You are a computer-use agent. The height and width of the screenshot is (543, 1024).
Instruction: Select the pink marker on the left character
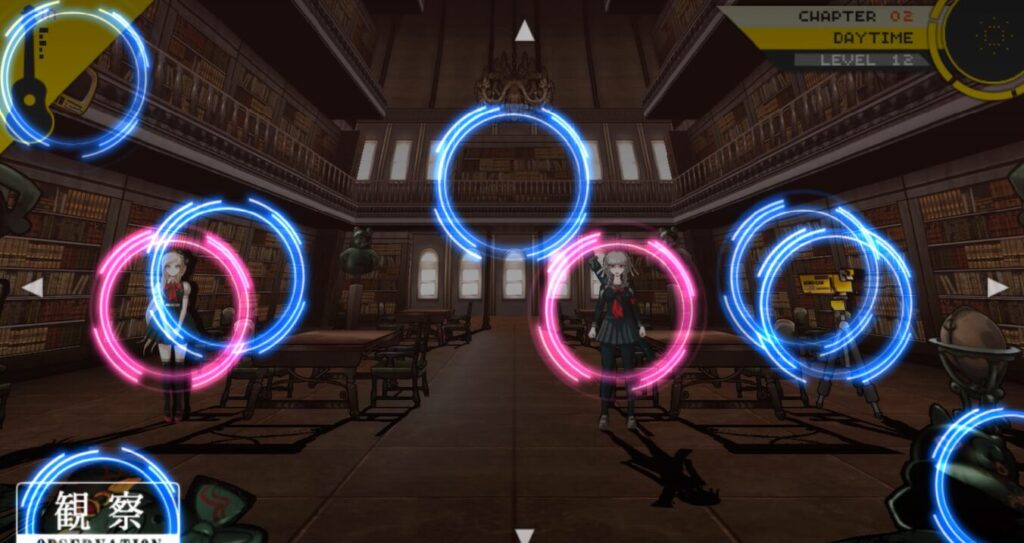[170, 307]
